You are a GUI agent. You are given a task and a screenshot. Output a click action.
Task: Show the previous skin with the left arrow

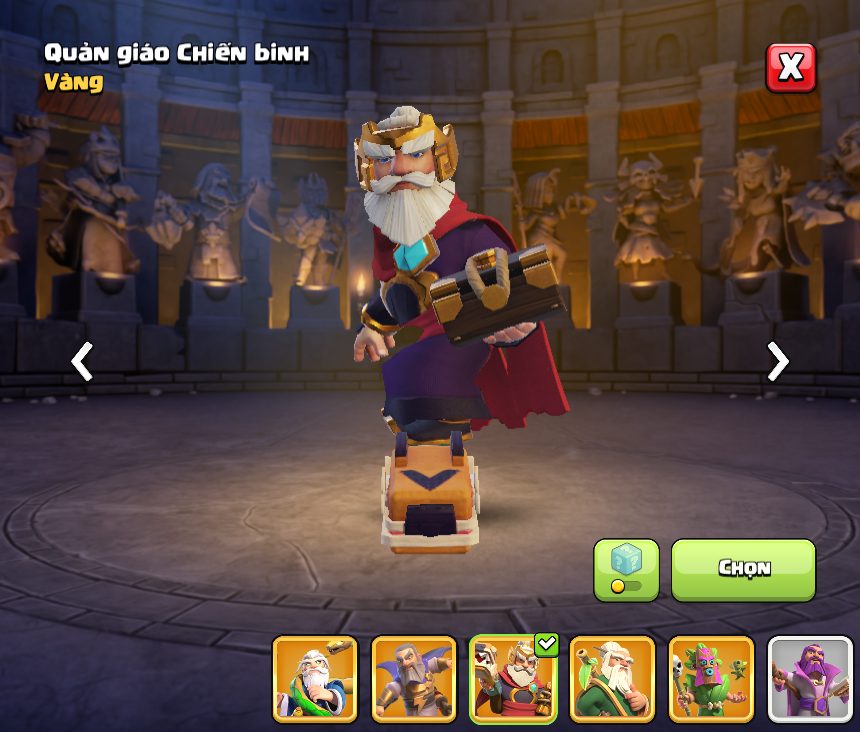82,361
